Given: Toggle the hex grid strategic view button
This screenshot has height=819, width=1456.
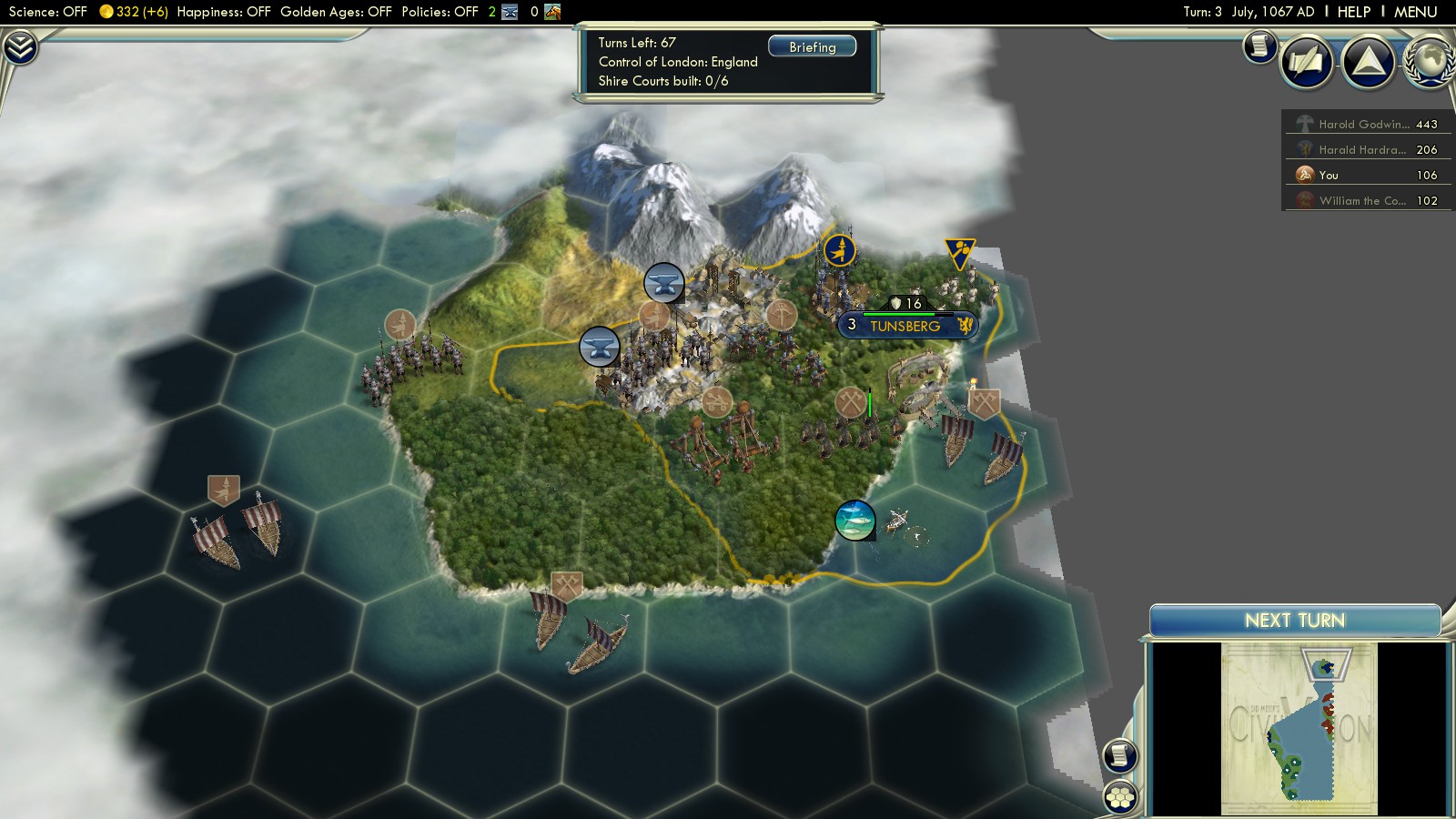Looking at the screenshot, I should (1120, 797).
